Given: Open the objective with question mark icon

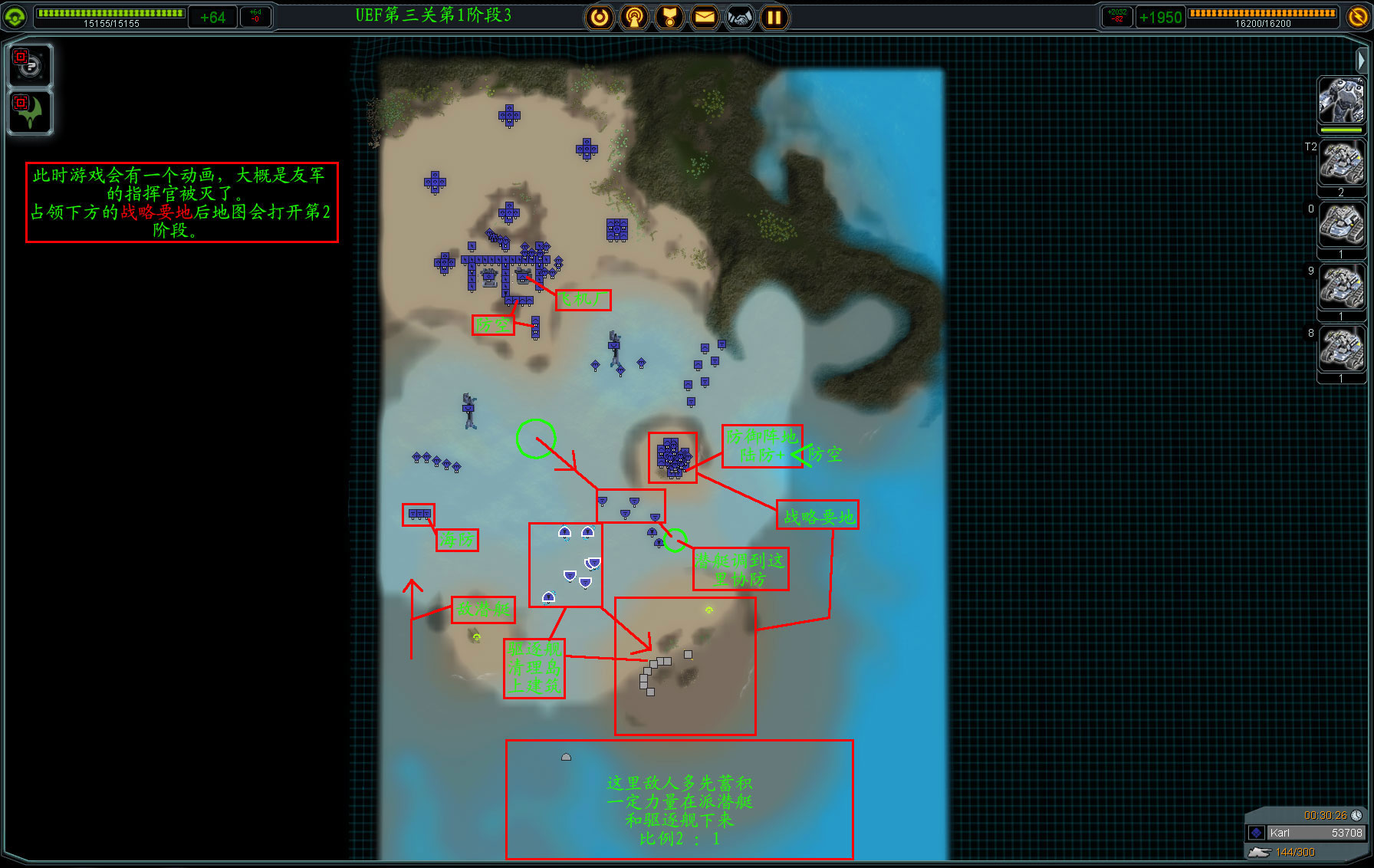Looking at the screenshot, I should point(30,64).
